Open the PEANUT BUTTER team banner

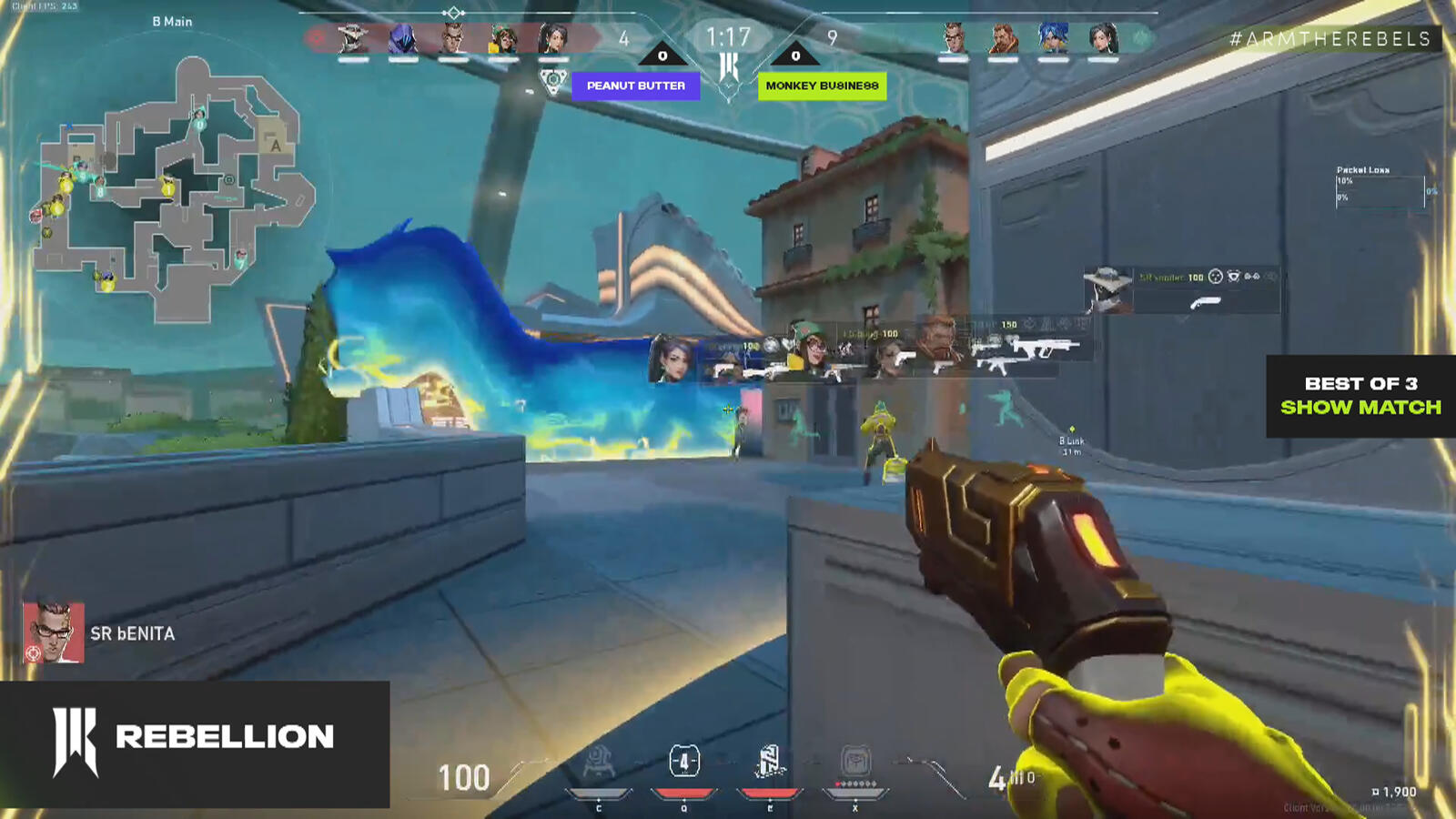[x=637, y=87]
